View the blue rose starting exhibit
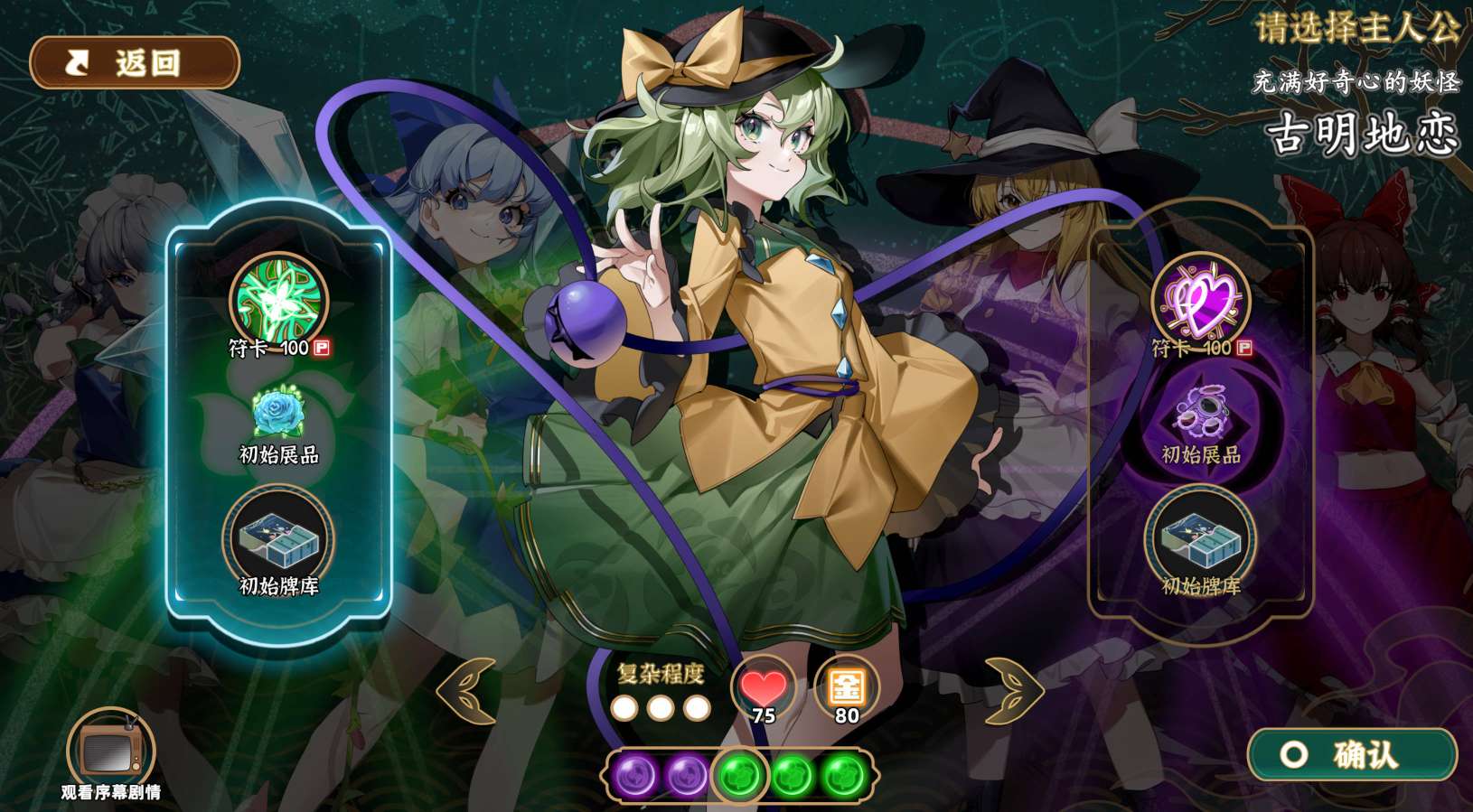Screen dimensions: 1473x812 point(278,414)
